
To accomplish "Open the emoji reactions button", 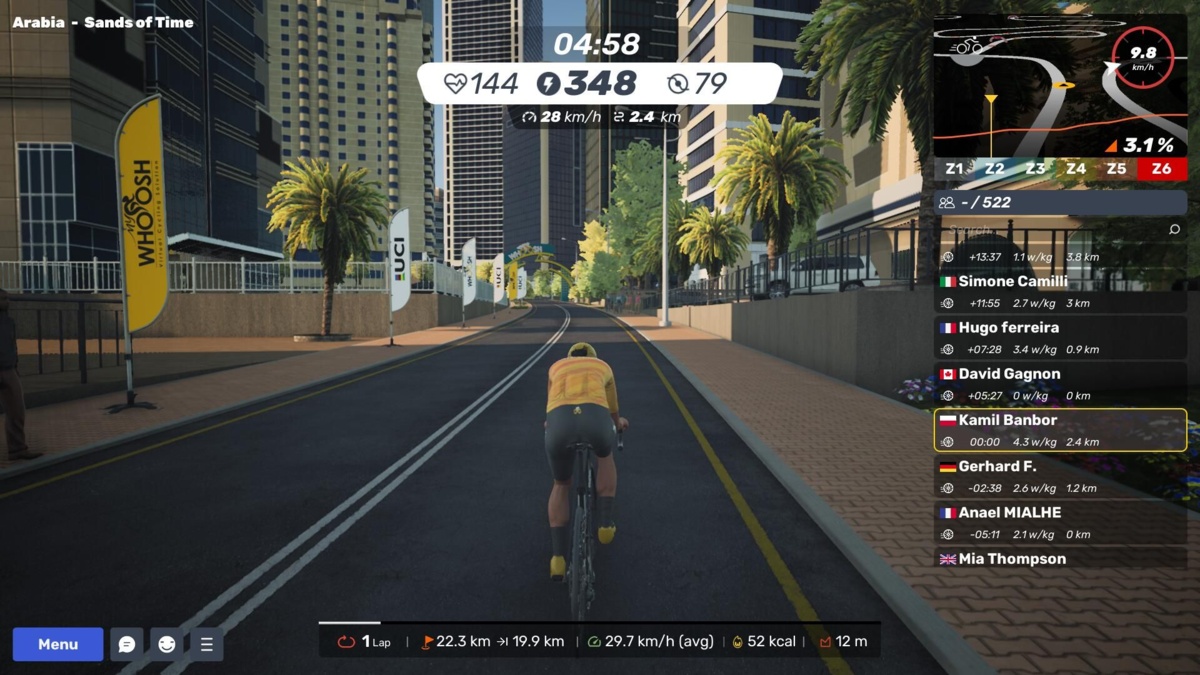I will coord(167,644).
